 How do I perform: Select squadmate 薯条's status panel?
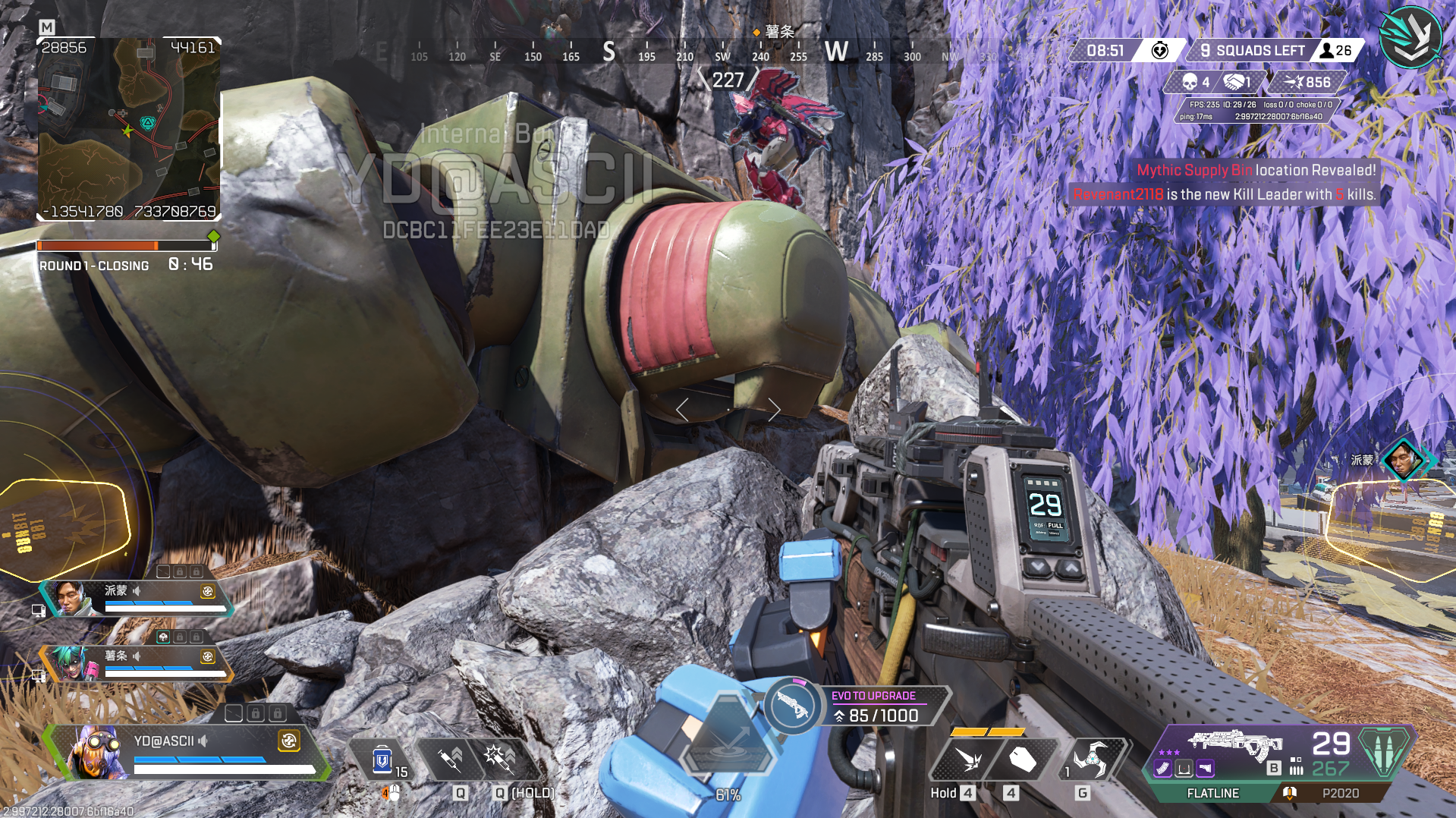coord(137,662)
